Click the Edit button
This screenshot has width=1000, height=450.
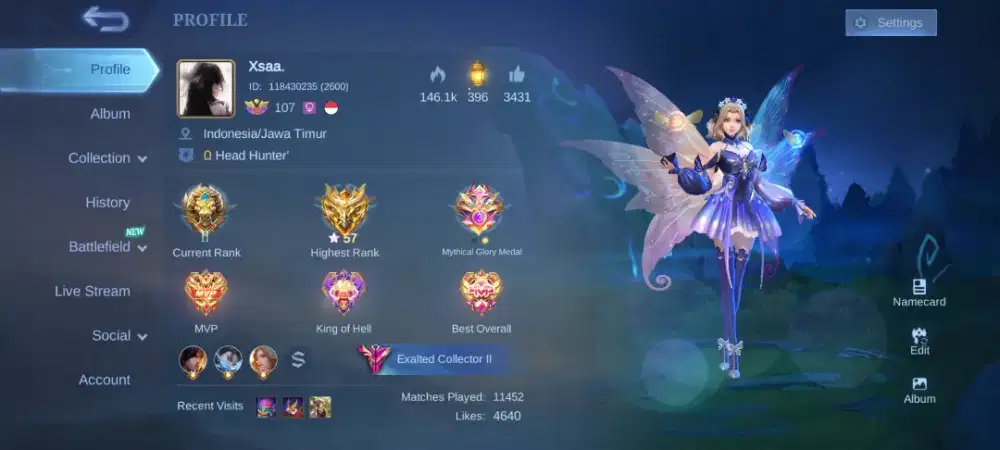click(x=919, y=341)
